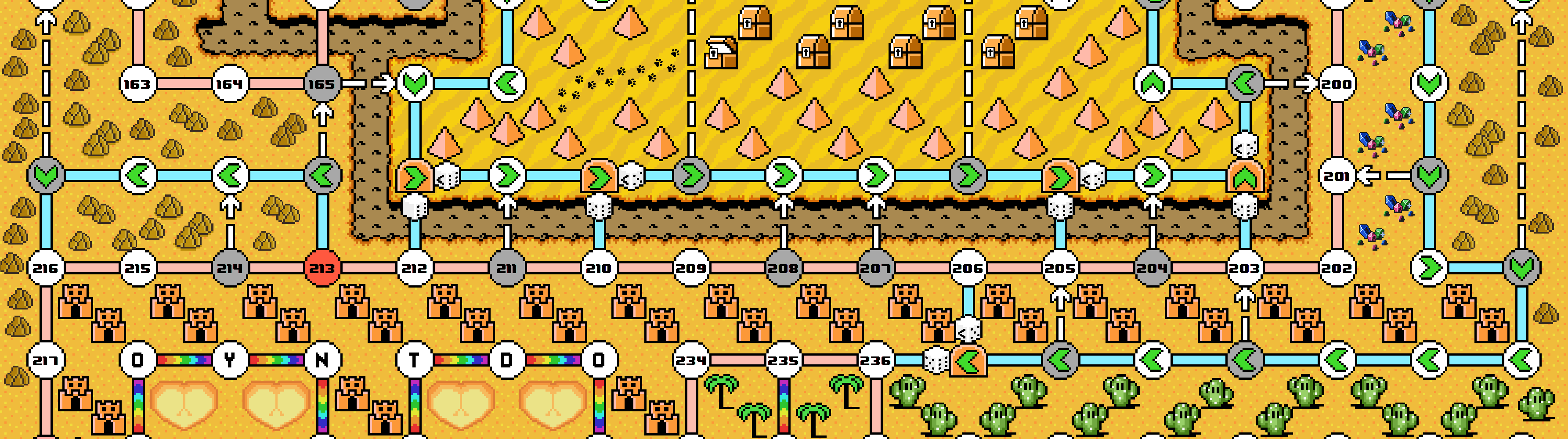Screen dimensions: 1568x439
Task: Select level node 209
Action: tap(691, 268)
